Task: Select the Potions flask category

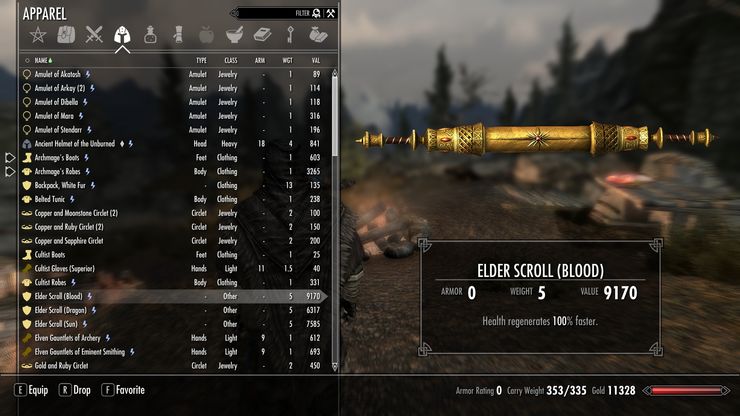Action: [x=150, y=36]
